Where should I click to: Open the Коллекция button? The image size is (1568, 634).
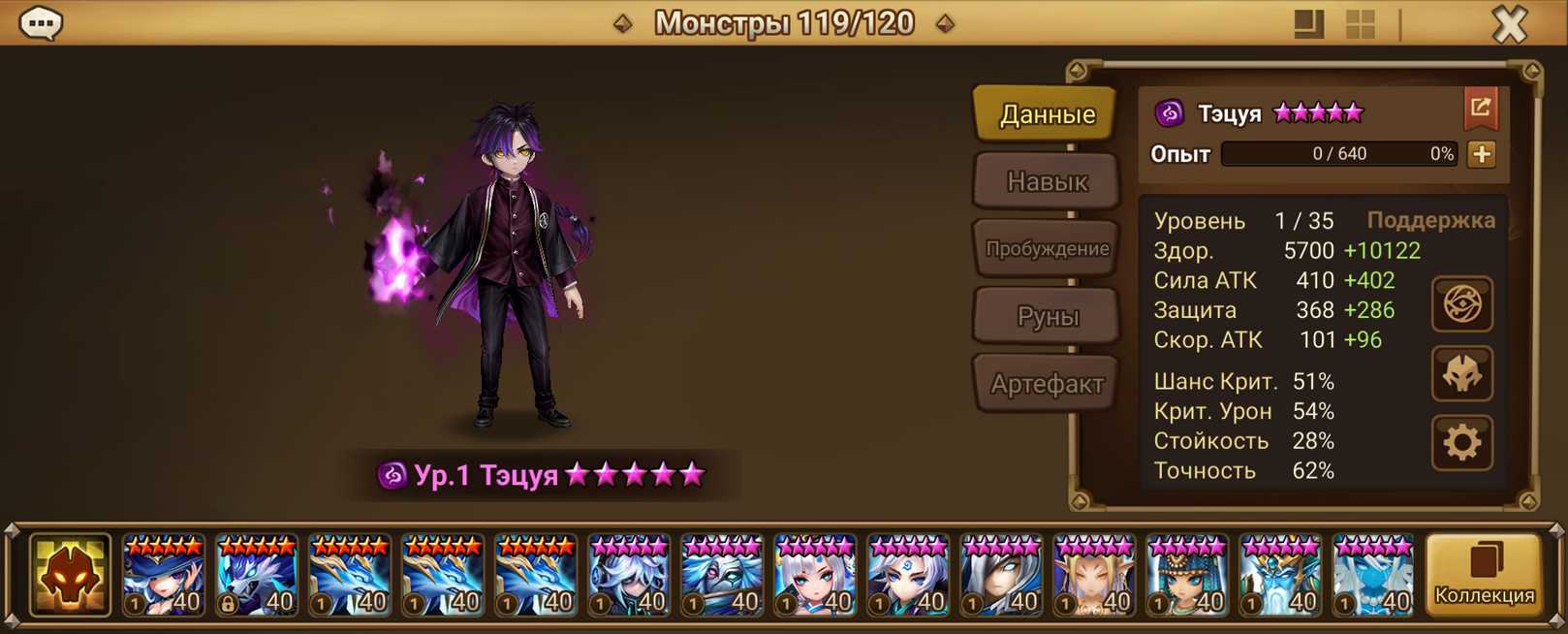coord(1484,576)
